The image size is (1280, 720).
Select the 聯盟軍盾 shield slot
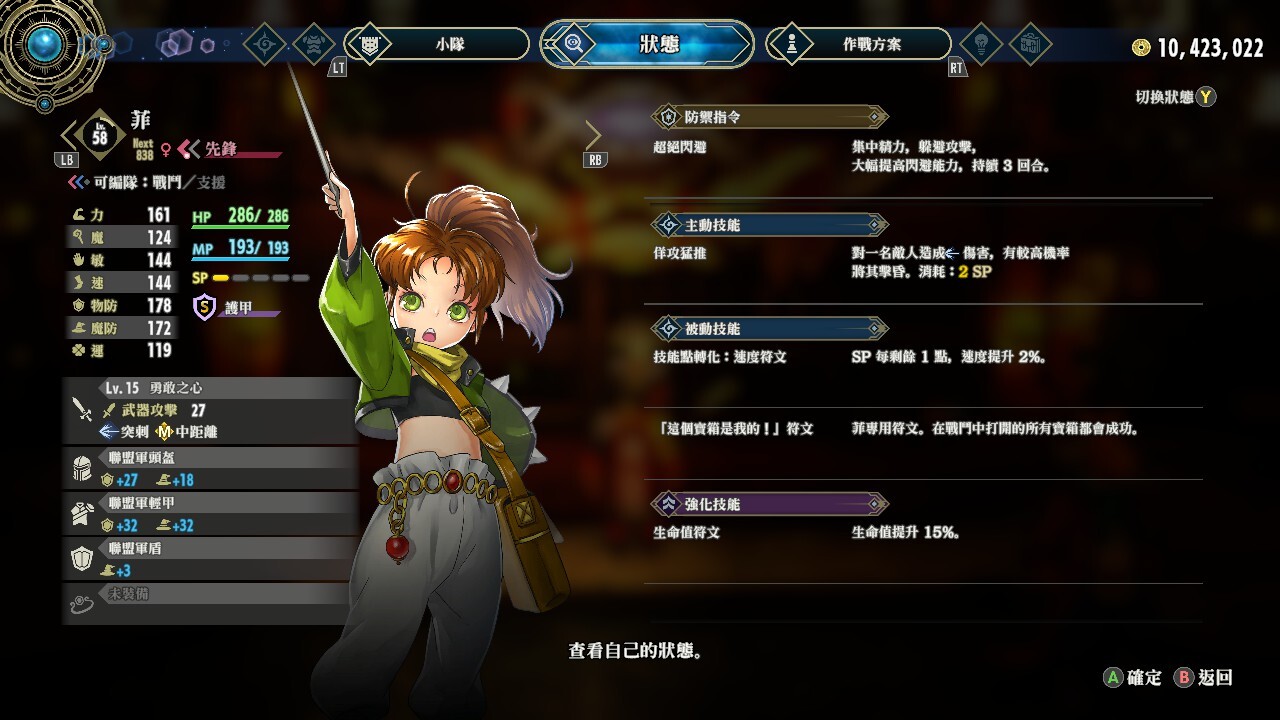pyautogui.click(x=210, y=559)
